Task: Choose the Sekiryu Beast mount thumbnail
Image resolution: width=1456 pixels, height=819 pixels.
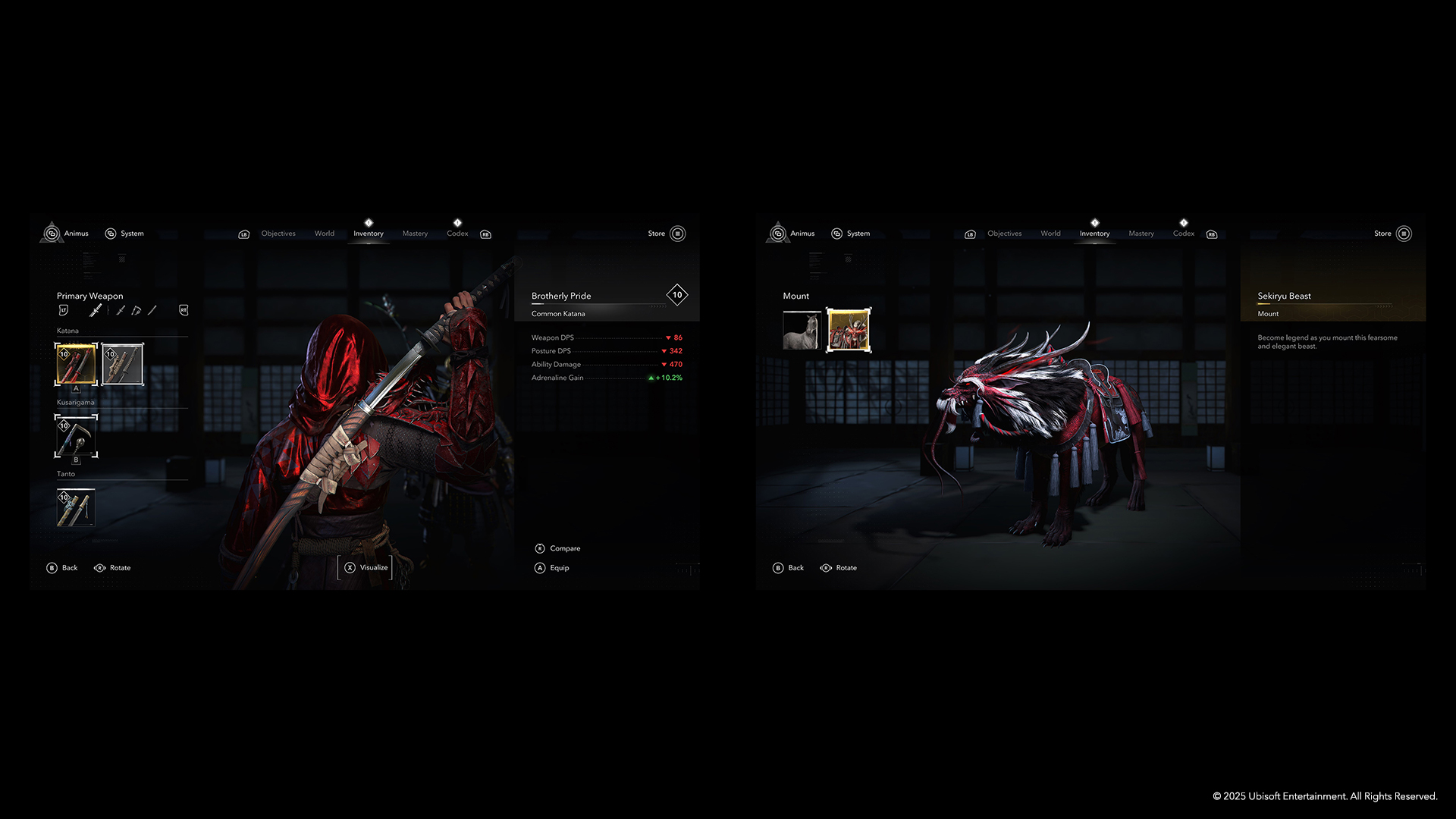Action: pyautogui.click(x=848, y=331)
